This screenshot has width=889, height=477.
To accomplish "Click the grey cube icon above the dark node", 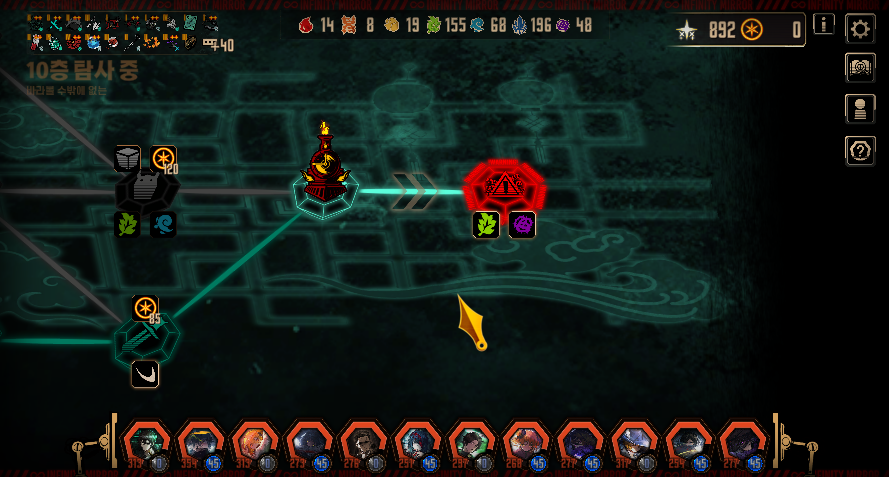I will [x=127, y=158].
